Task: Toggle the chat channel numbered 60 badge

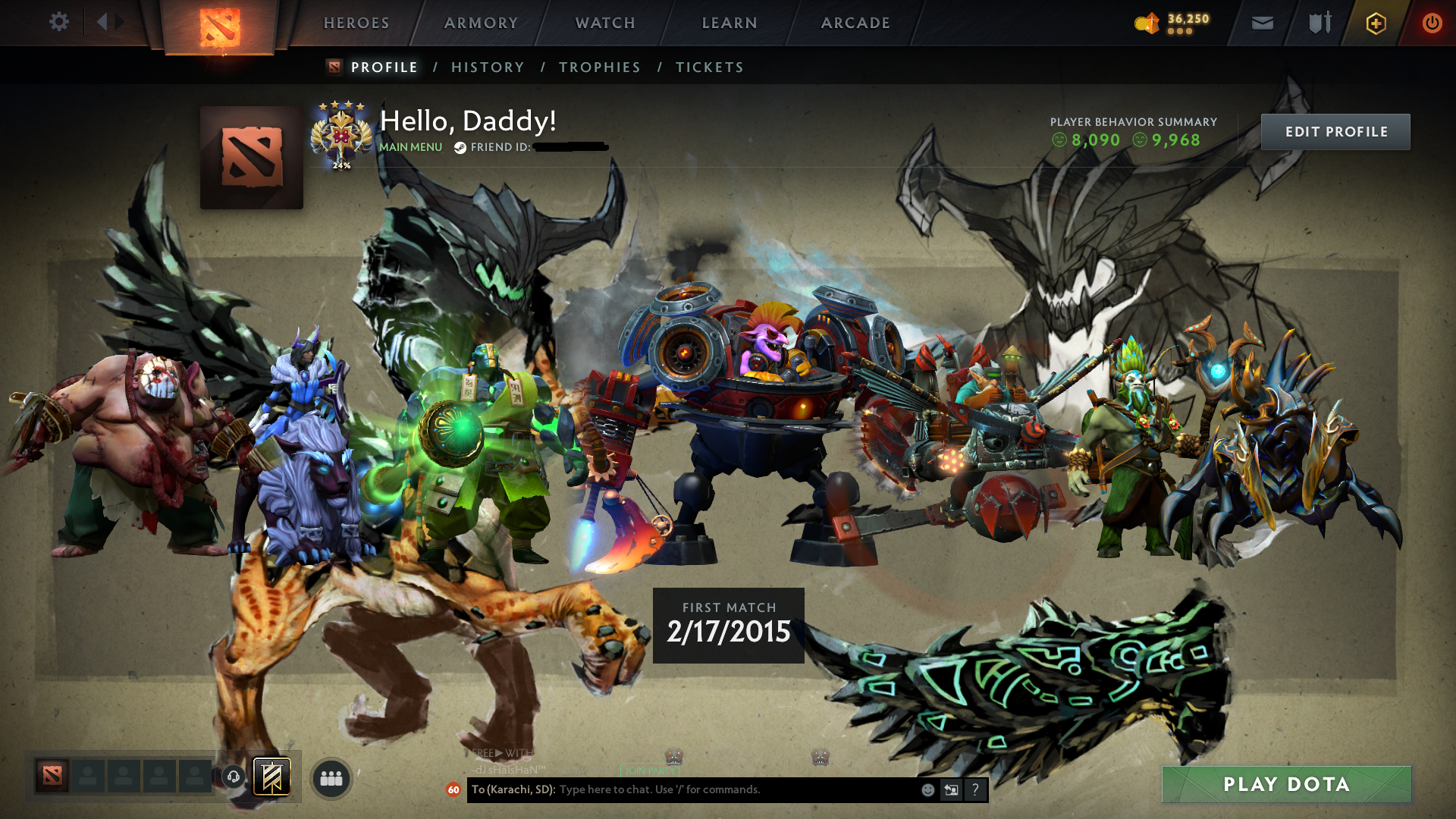Action: click(x=453, y=791)
